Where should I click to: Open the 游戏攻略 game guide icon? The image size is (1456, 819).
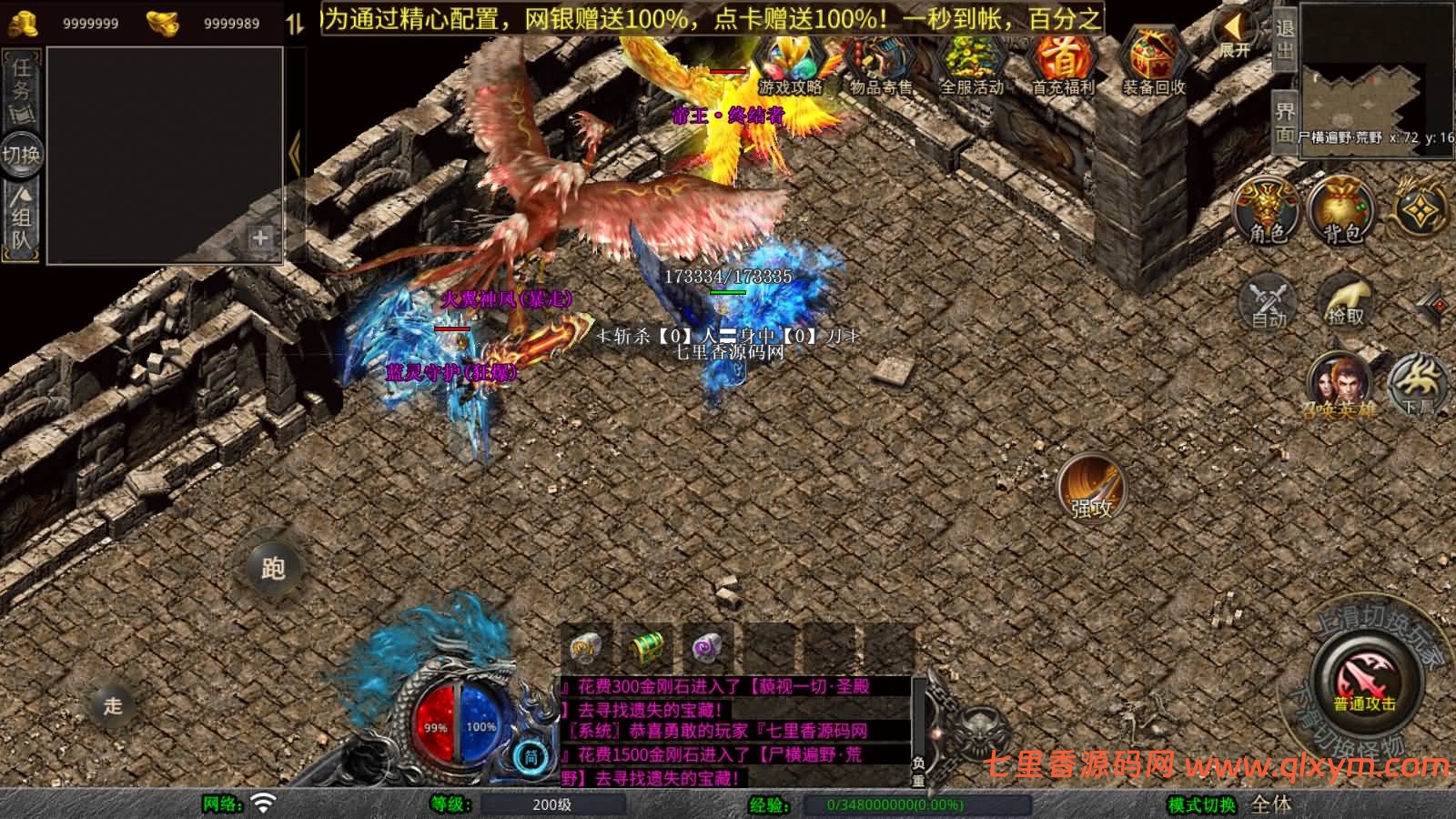coord(790,66)
